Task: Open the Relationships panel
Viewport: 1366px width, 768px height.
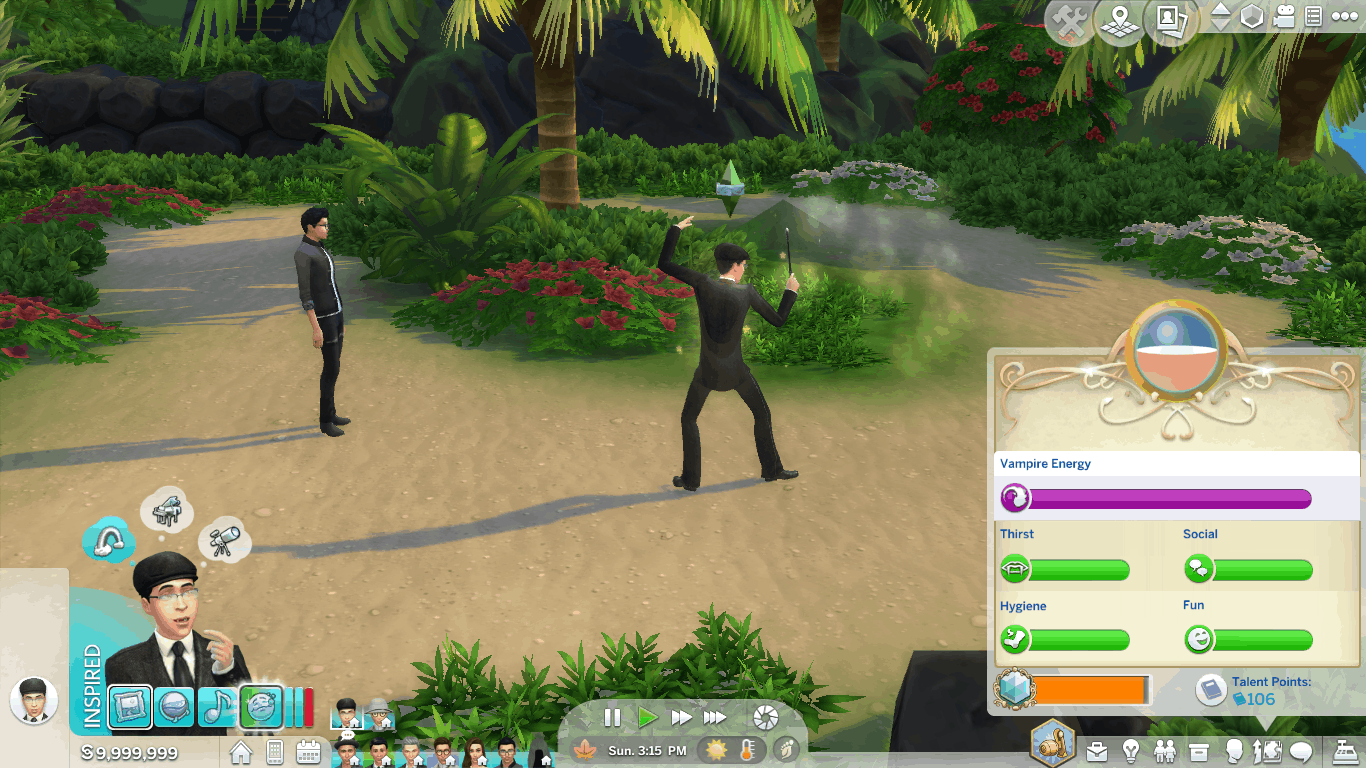Action: coord(1165,750)
